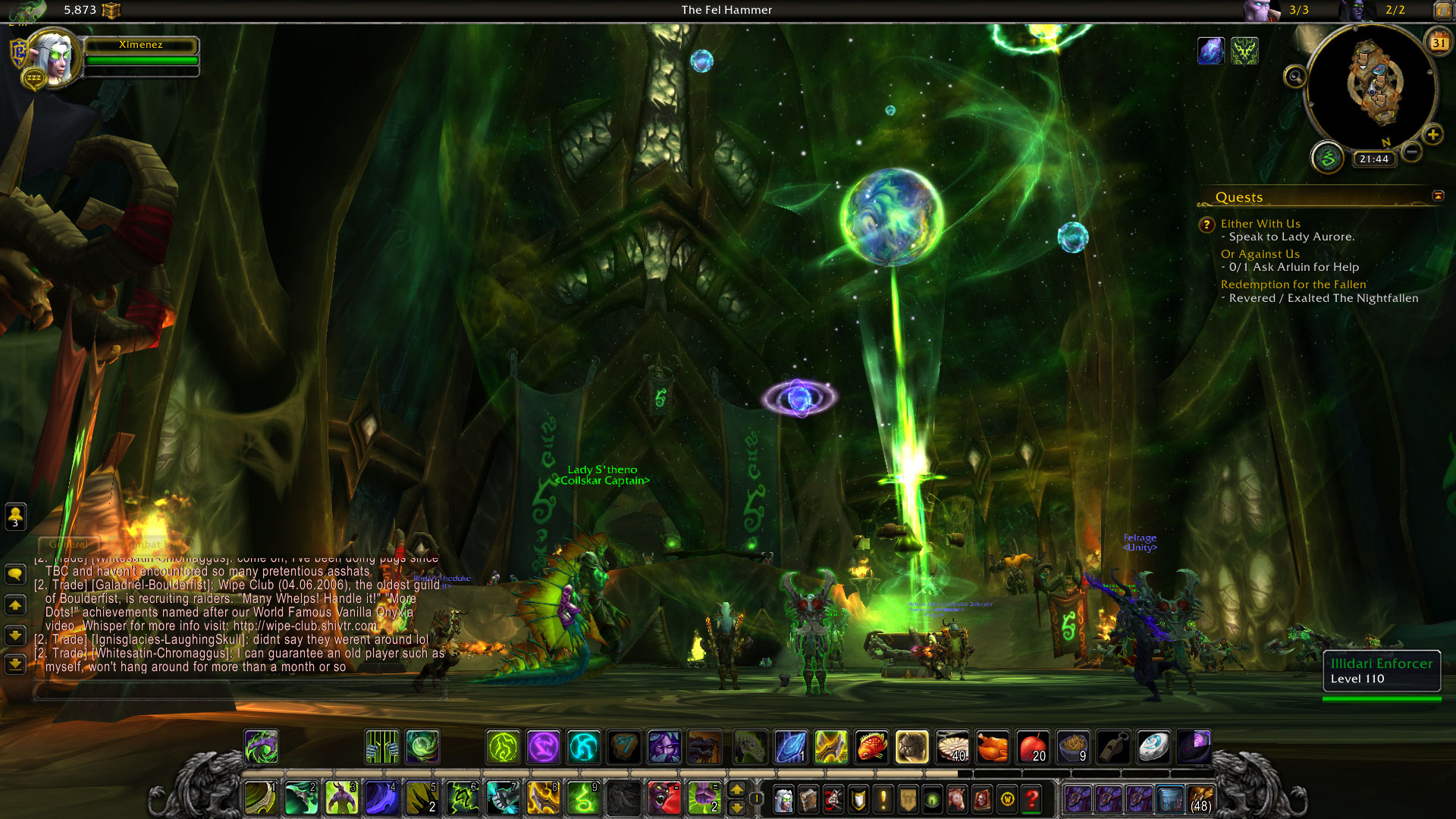Open the class hall report button
The image size is (1456, 819).
pos(1327,158)
